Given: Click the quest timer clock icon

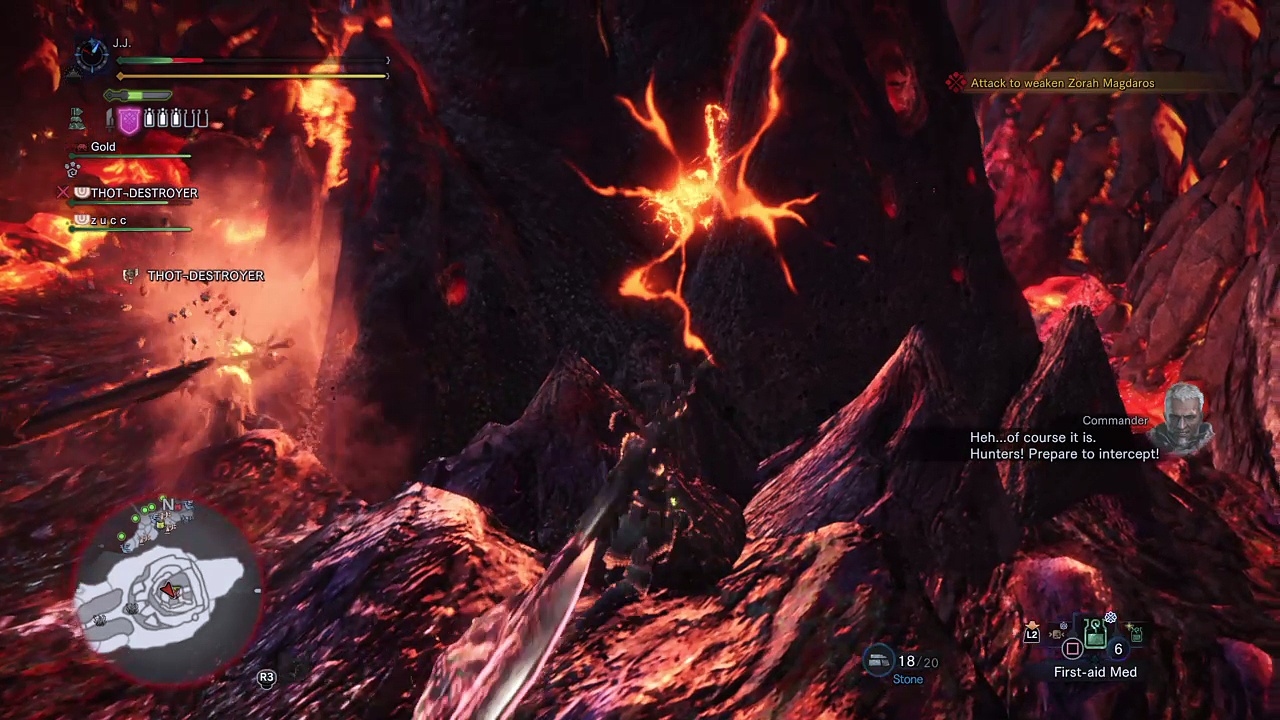Looking at the screenshot, I should tap(92, 55).
